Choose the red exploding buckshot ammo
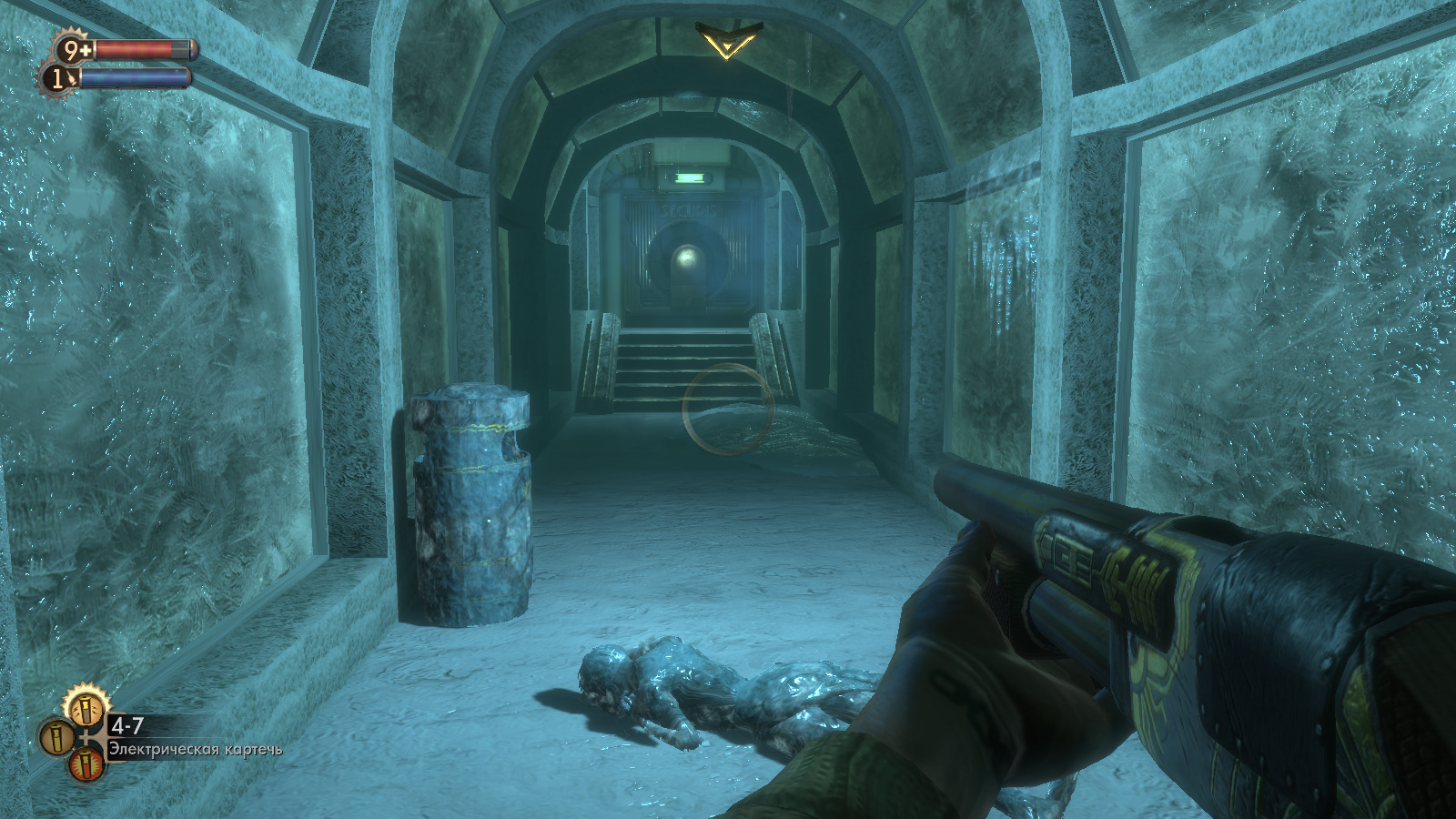1456x819 pixels. pos(86,765)
